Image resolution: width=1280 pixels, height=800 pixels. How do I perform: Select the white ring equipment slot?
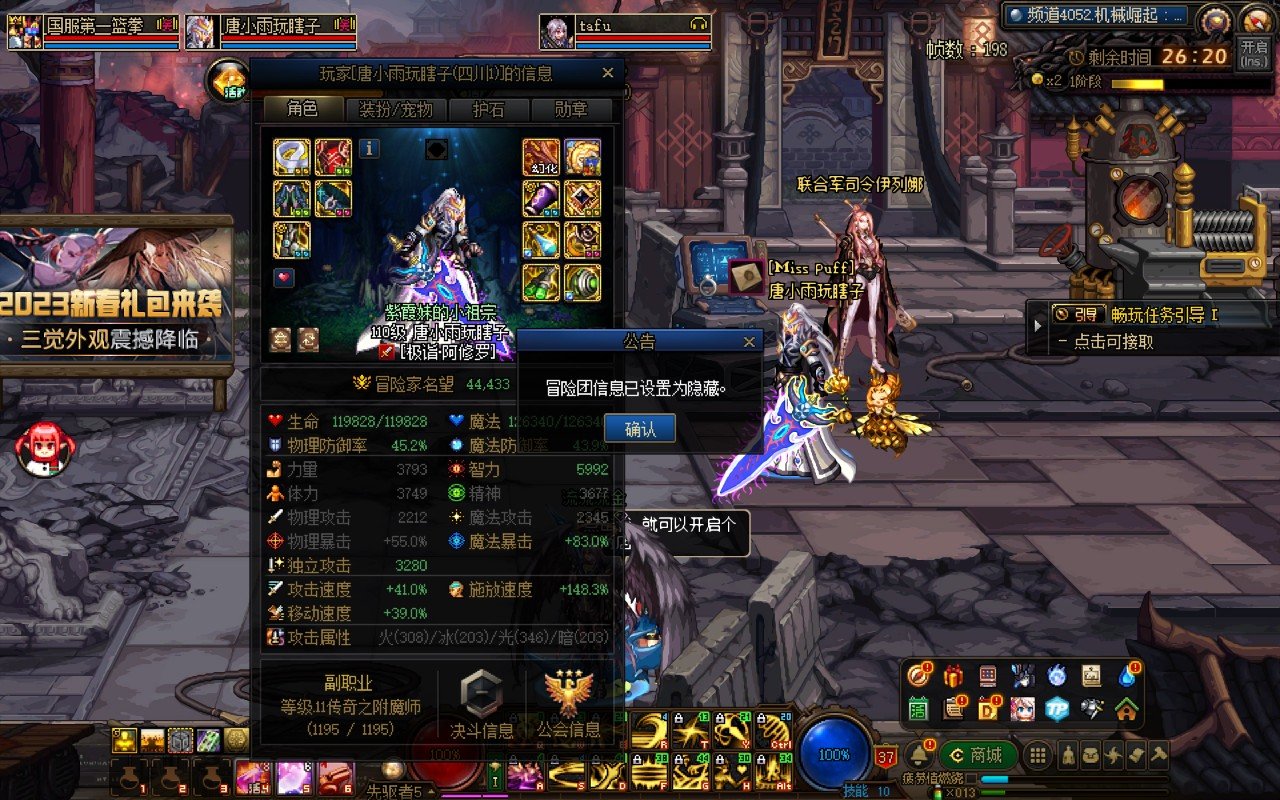tap(292, 157)
